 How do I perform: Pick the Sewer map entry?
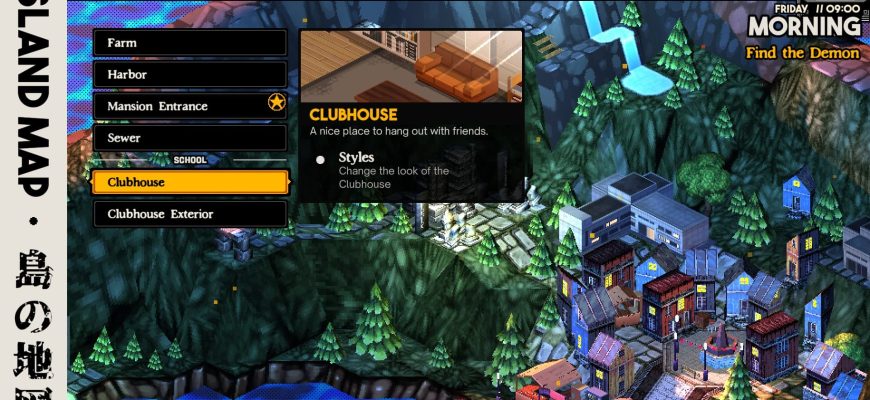(x=189, y=138)
